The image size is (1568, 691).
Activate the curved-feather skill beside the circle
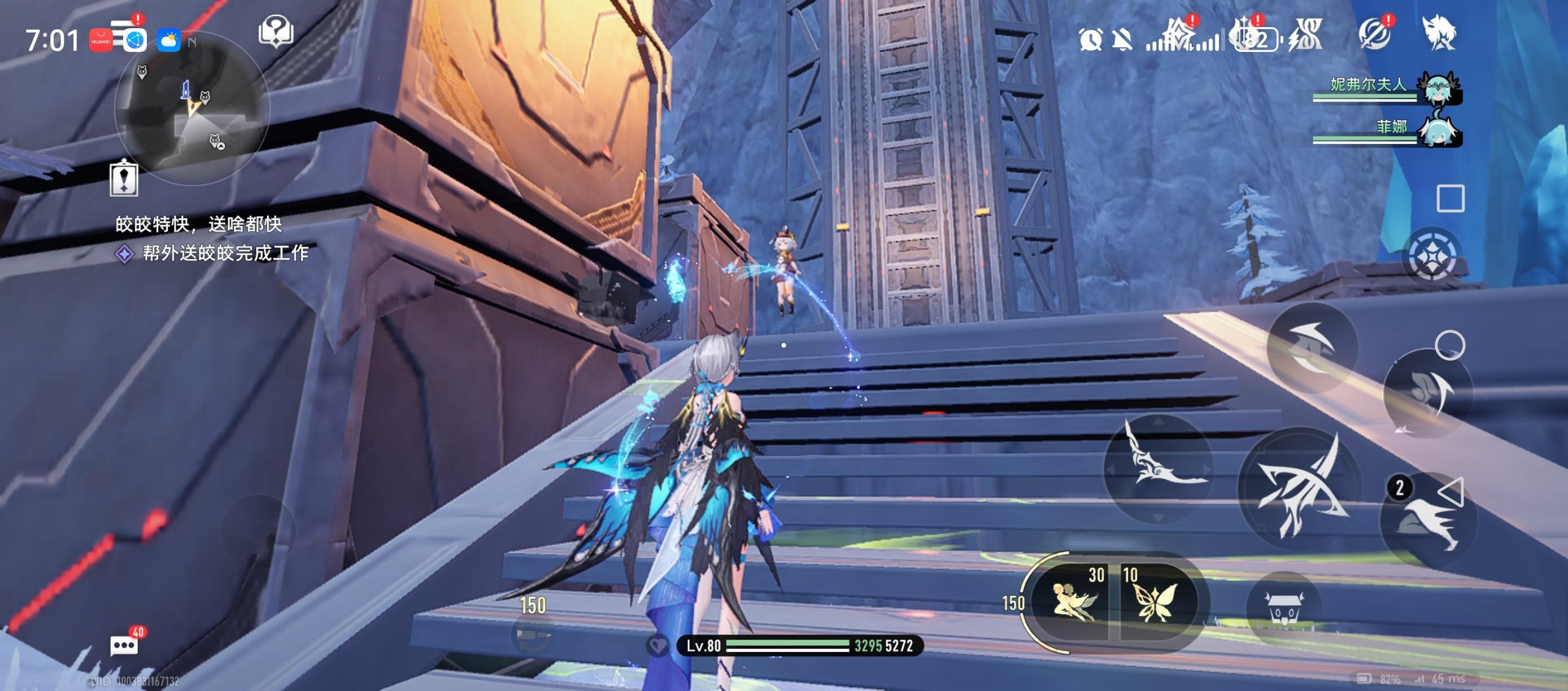pos(1427,392)
